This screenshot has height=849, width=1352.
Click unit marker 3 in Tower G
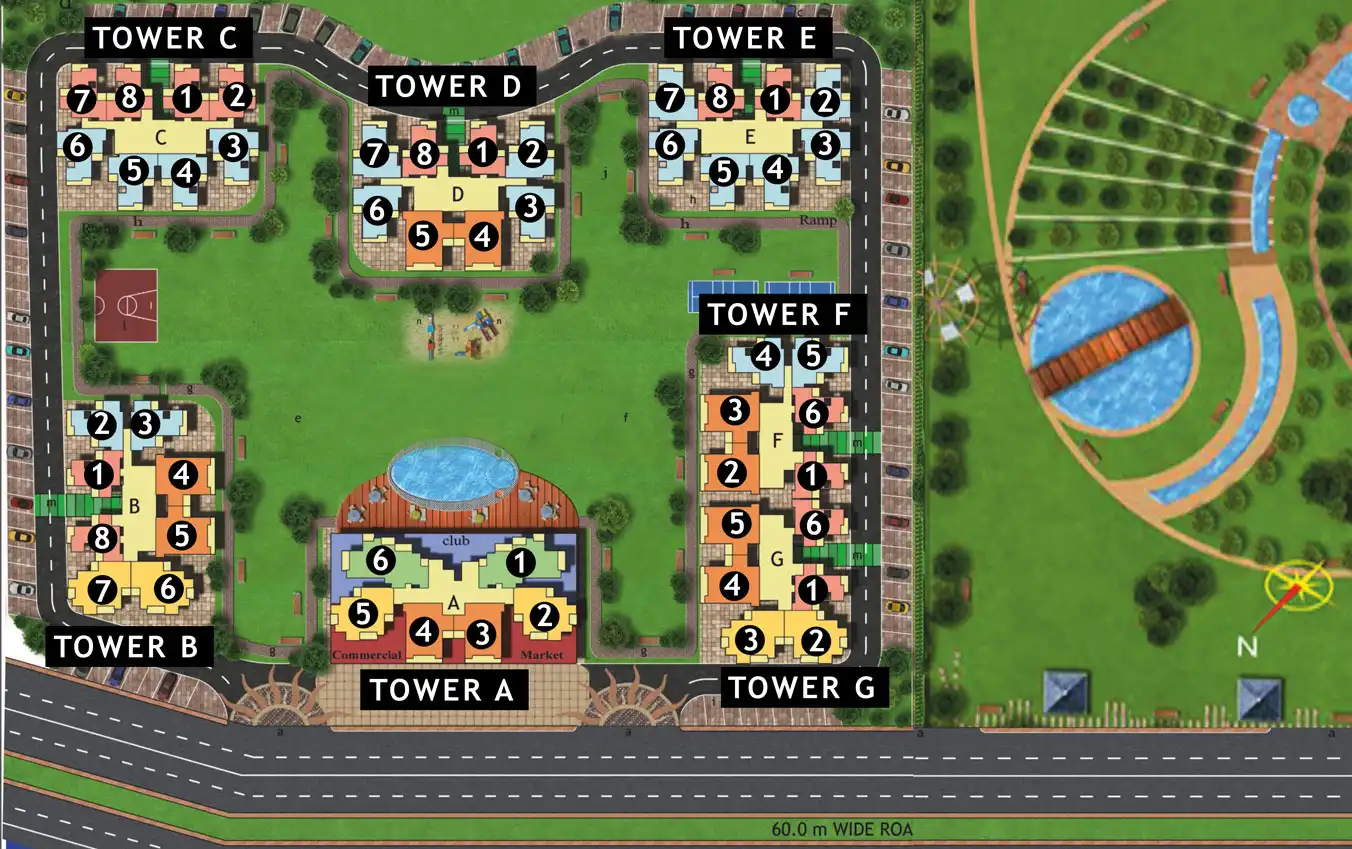[753, 639]
